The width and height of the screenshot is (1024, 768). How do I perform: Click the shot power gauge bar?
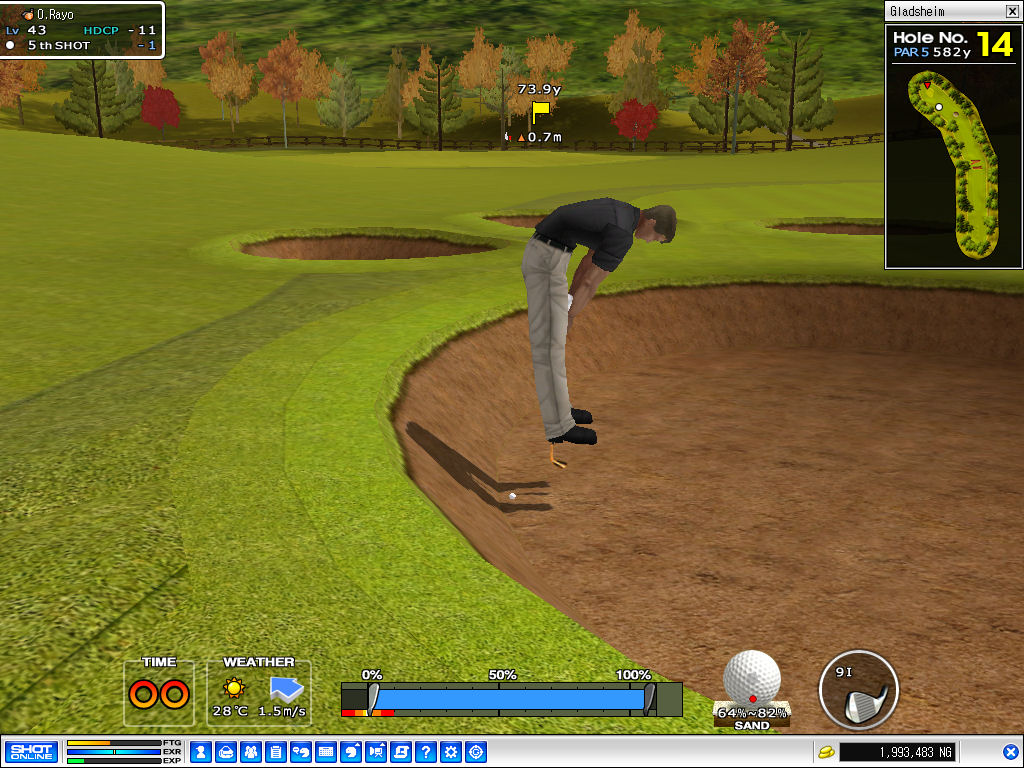pos(511,698)
